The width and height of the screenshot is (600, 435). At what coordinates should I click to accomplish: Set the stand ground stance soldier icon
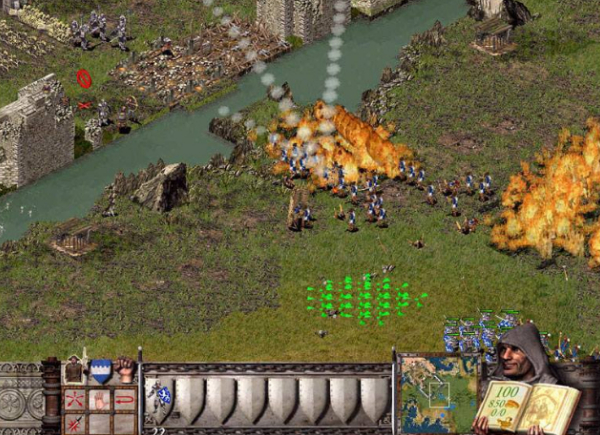[x=75, y=370]
